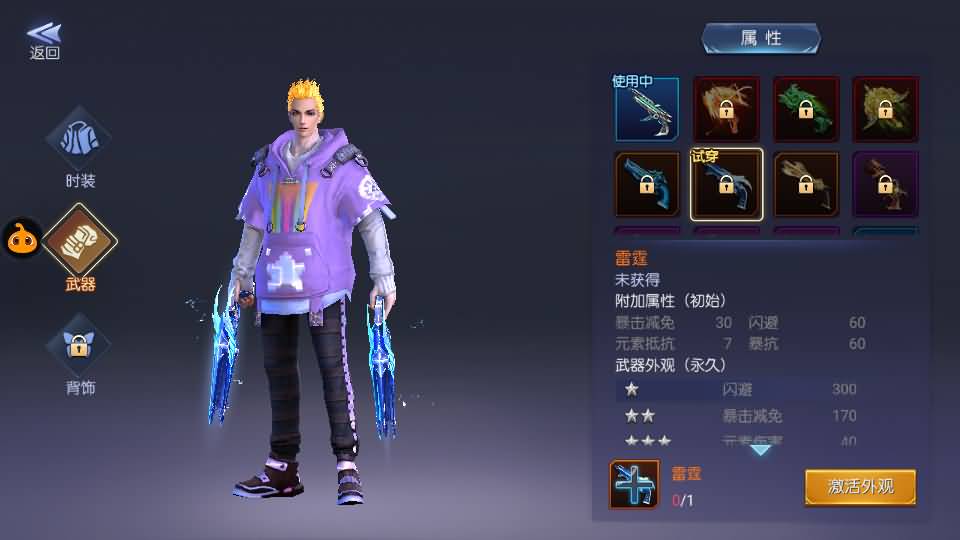Select the 试穿 try-on blue pistol
This screenshot has width=960, height=540.
(726, 184)
